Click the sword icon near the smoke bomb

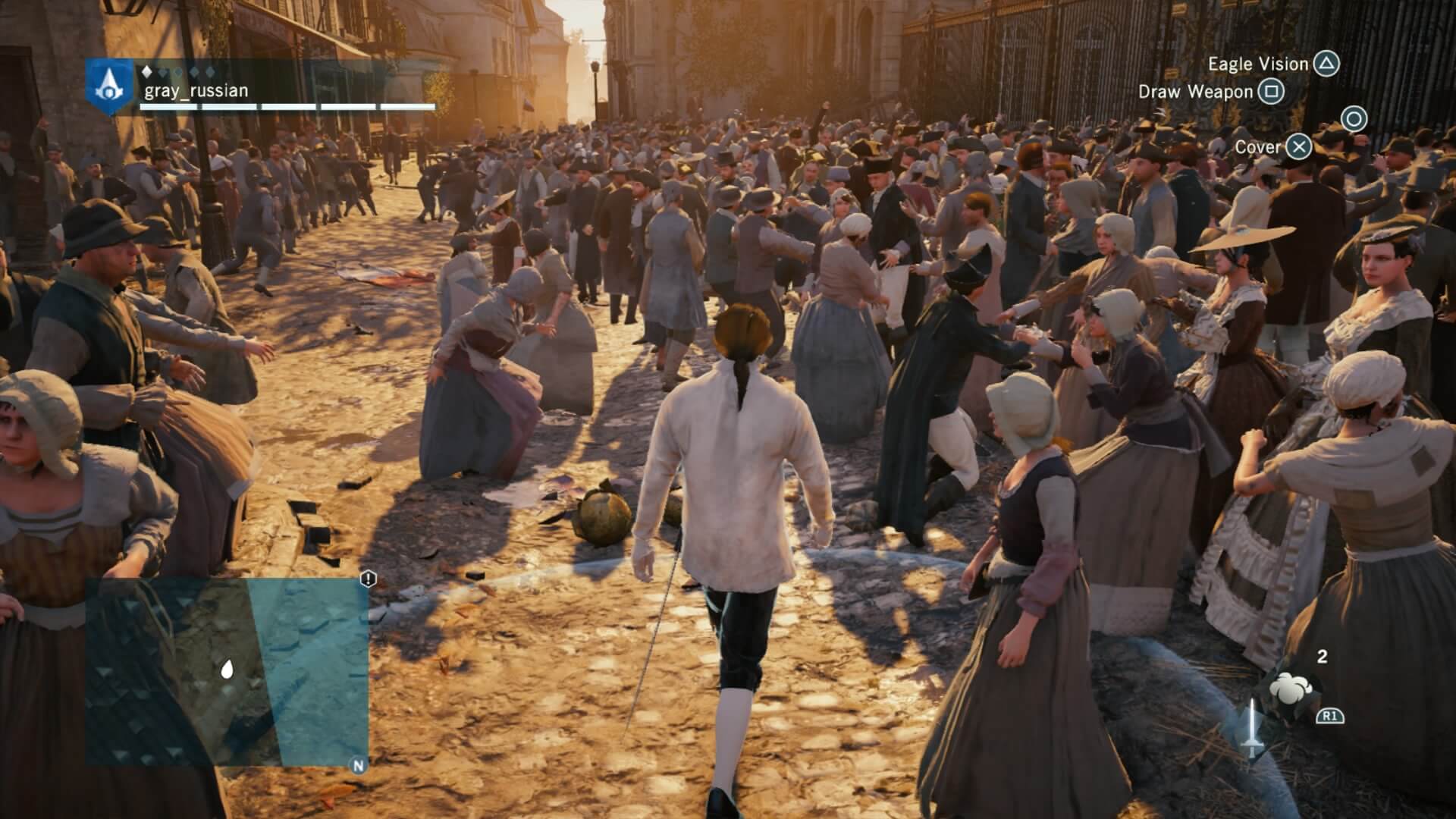1252,730
